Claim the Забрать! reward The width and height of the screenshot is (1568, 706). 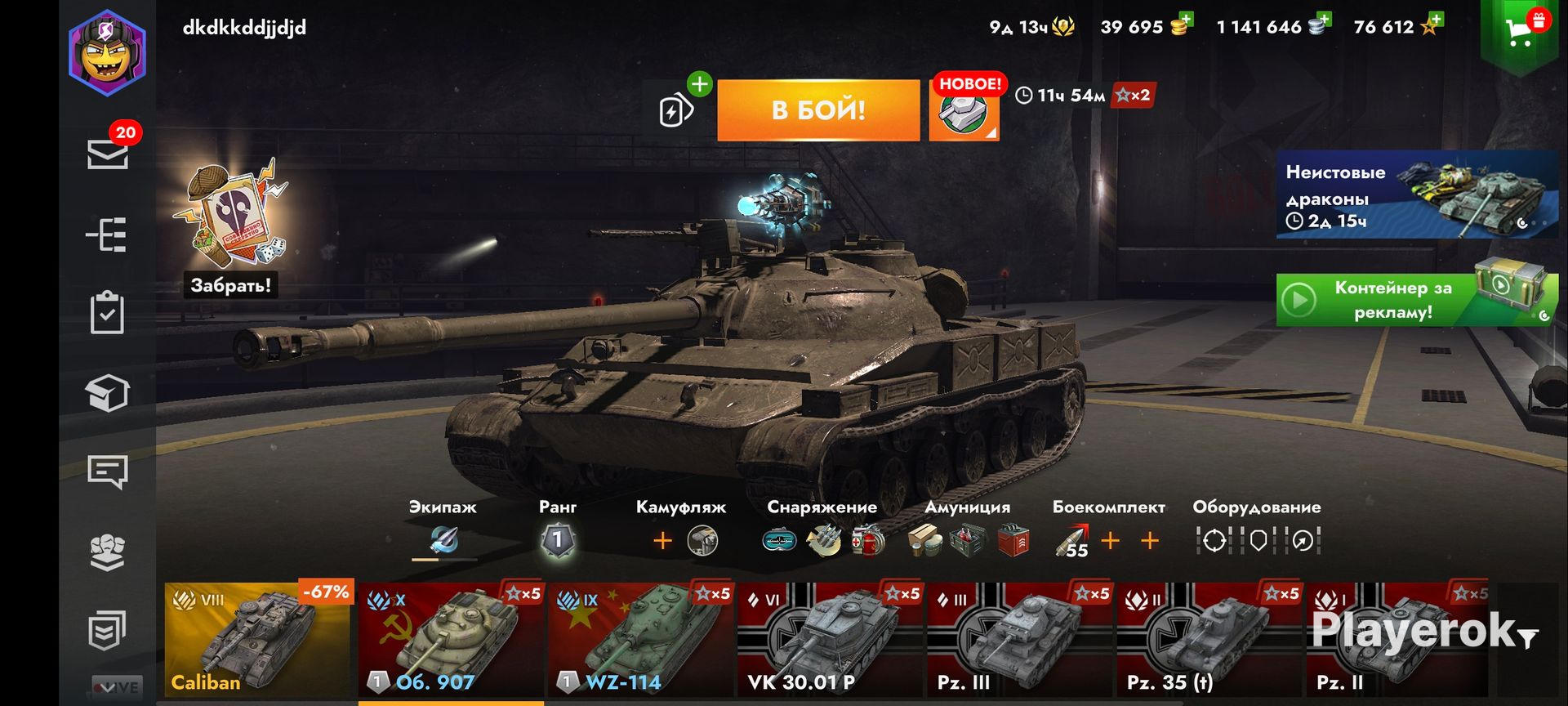coord(230,284)
